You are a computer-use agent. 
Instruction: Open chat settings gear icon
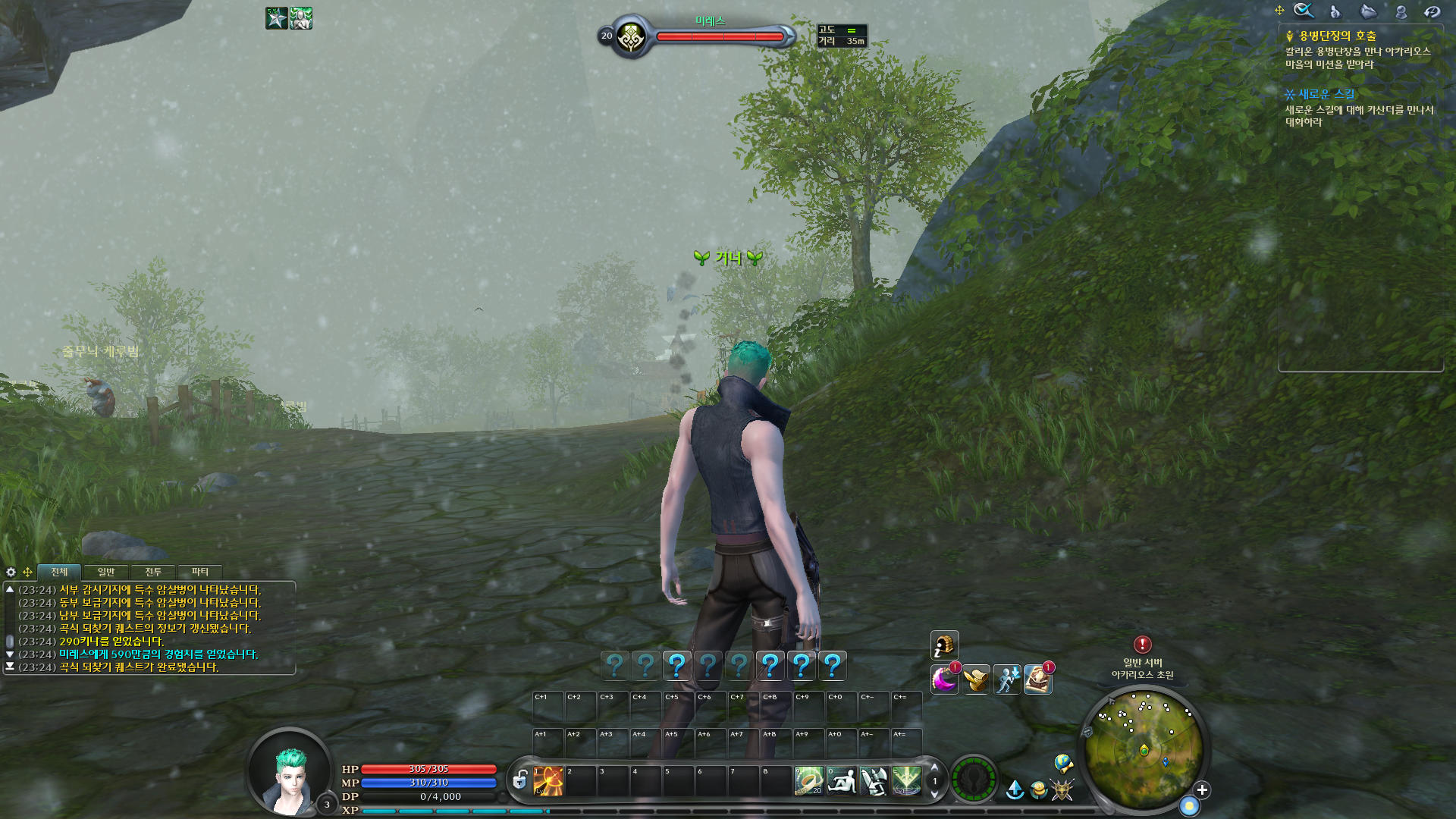[11, 572]
